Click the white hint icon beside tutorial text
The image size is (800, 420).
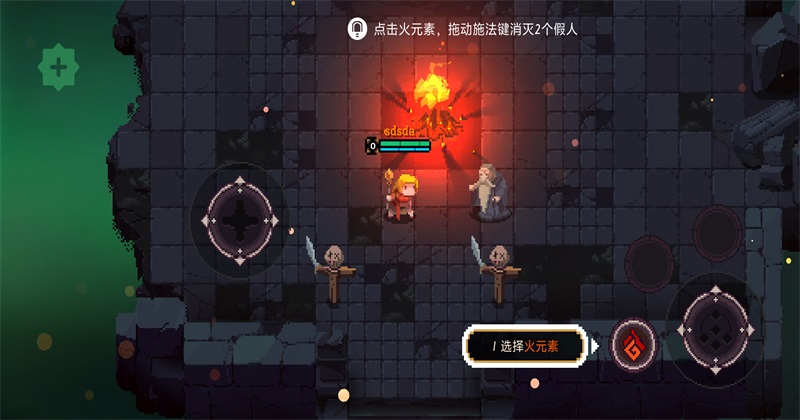coord(356,29)
